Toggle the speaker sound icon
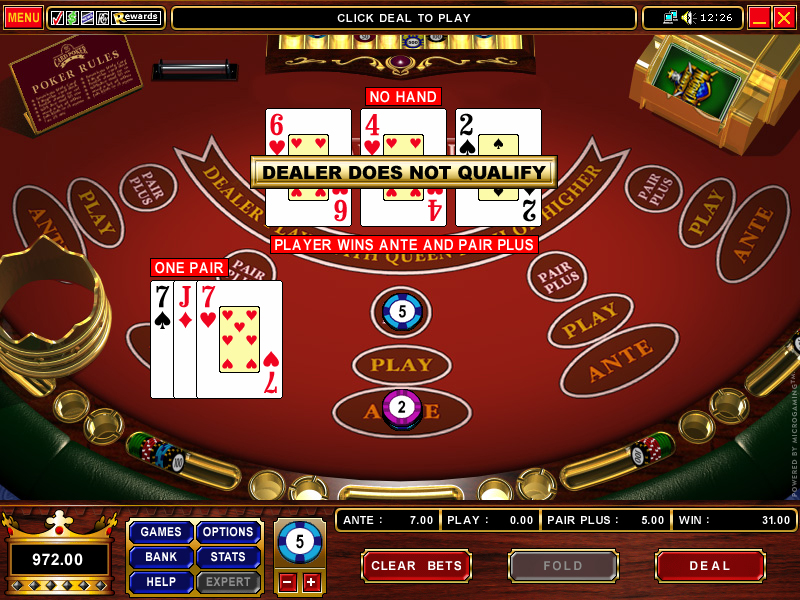This screenshot has height=600, width=800. 688,18
